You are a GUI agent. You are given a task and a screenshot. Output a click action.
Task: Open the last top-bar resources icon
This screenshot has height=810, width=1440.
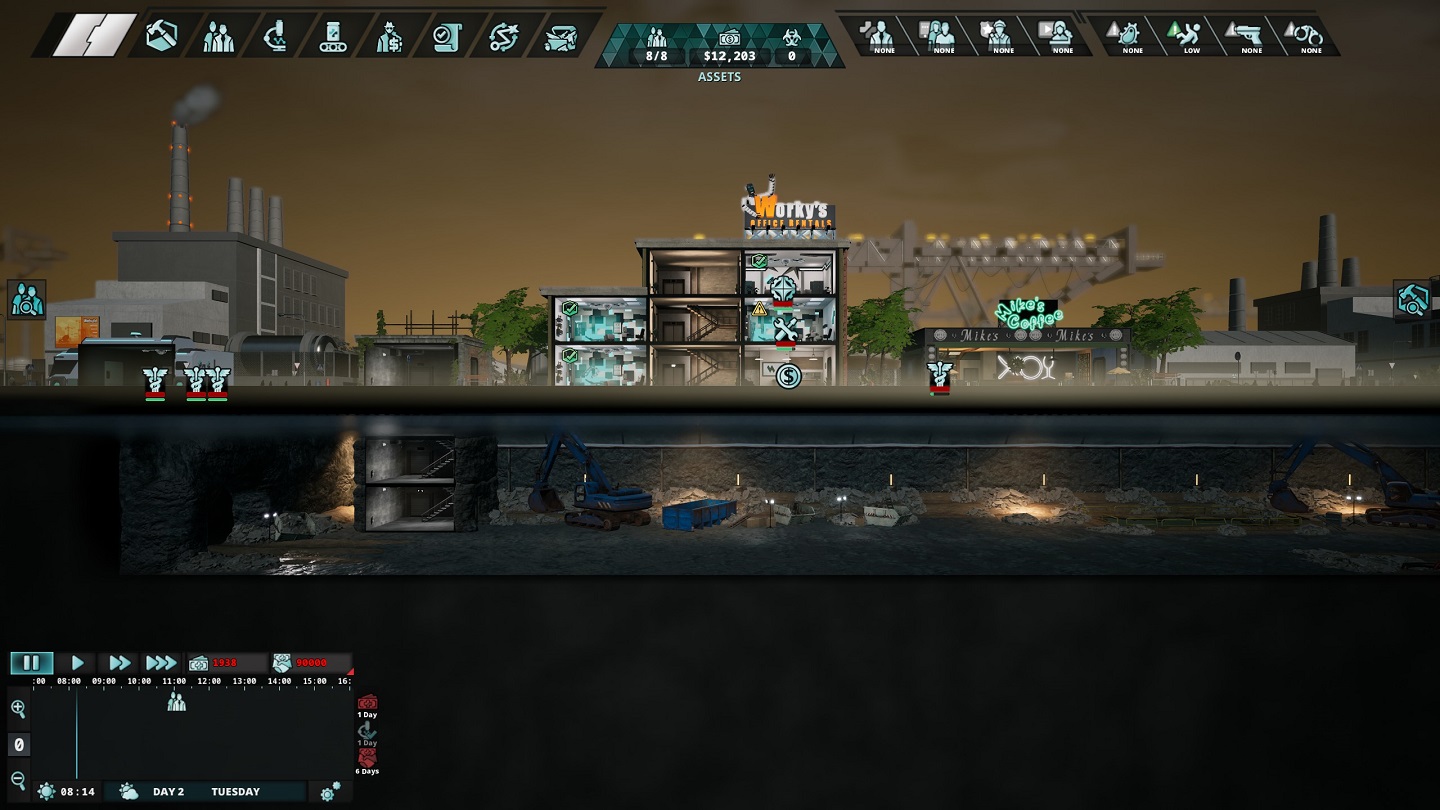pyautogui.click(x=560, y=37)
